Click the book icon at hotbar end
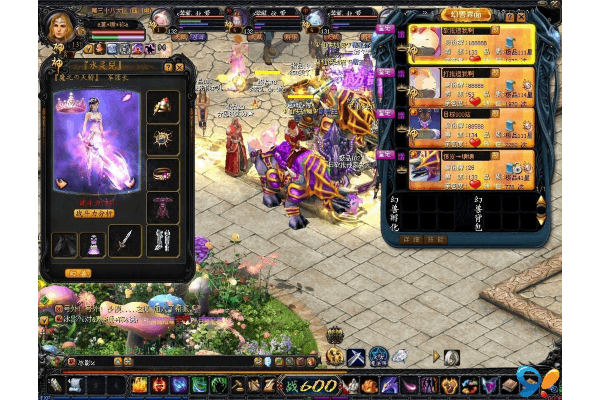 pos(510,385)
